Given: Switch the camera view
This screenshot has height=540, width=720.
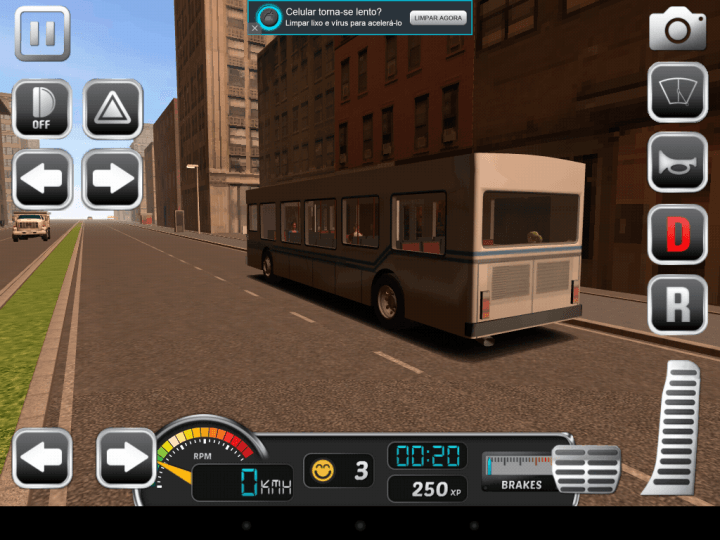Looking at the screenshot, I should pyautogui.click(x=677, y=30).
